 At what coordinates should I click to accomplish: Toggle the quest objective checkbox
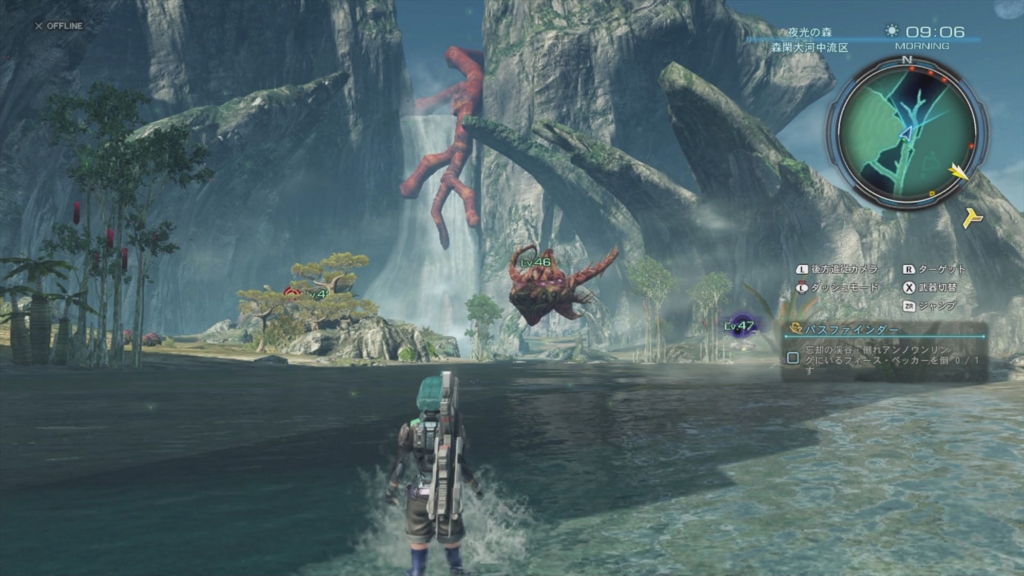click(x=793, y=357)
